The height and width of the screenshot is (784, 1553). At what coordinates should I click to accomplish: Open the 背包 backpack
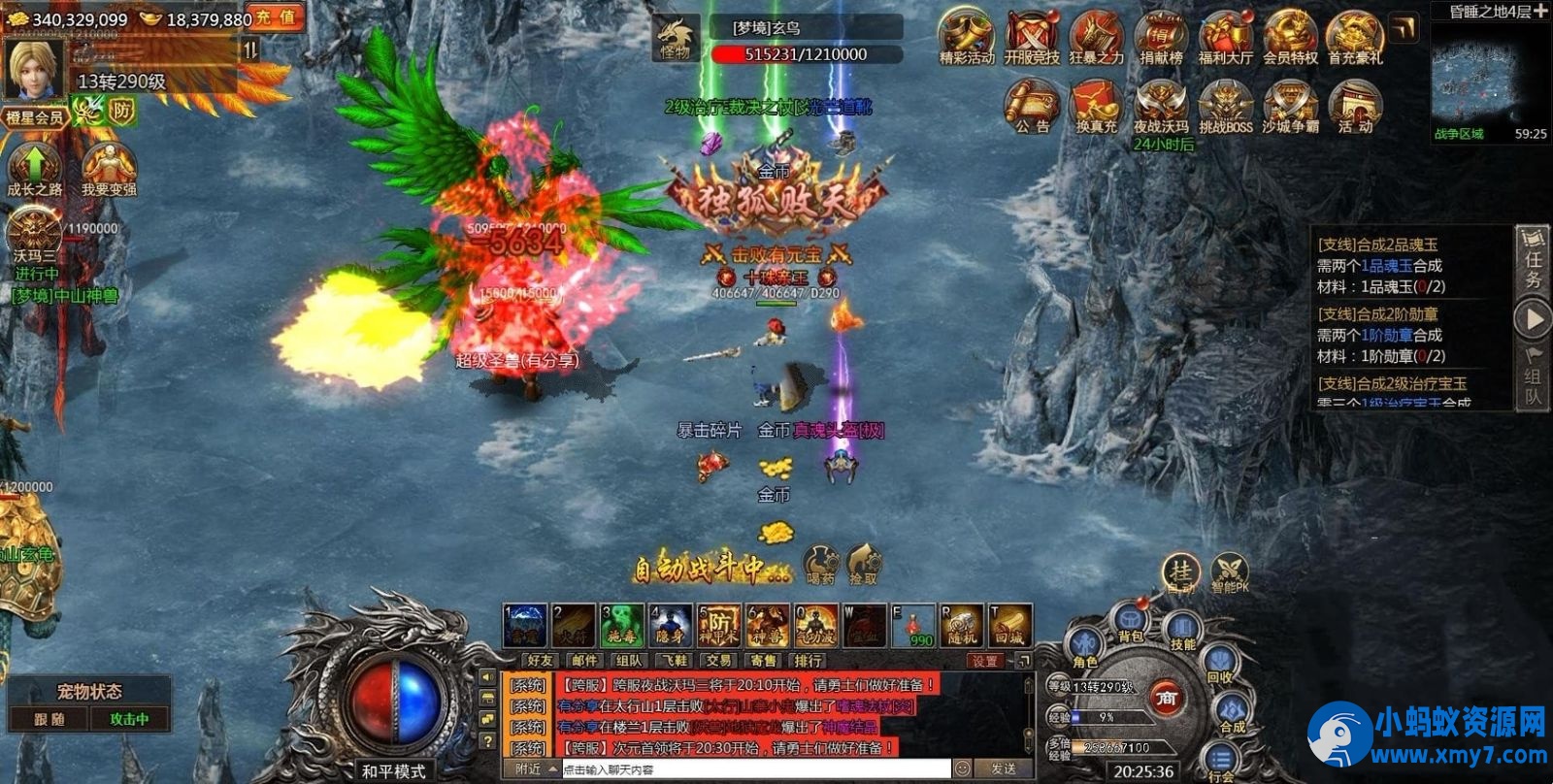1131,624
